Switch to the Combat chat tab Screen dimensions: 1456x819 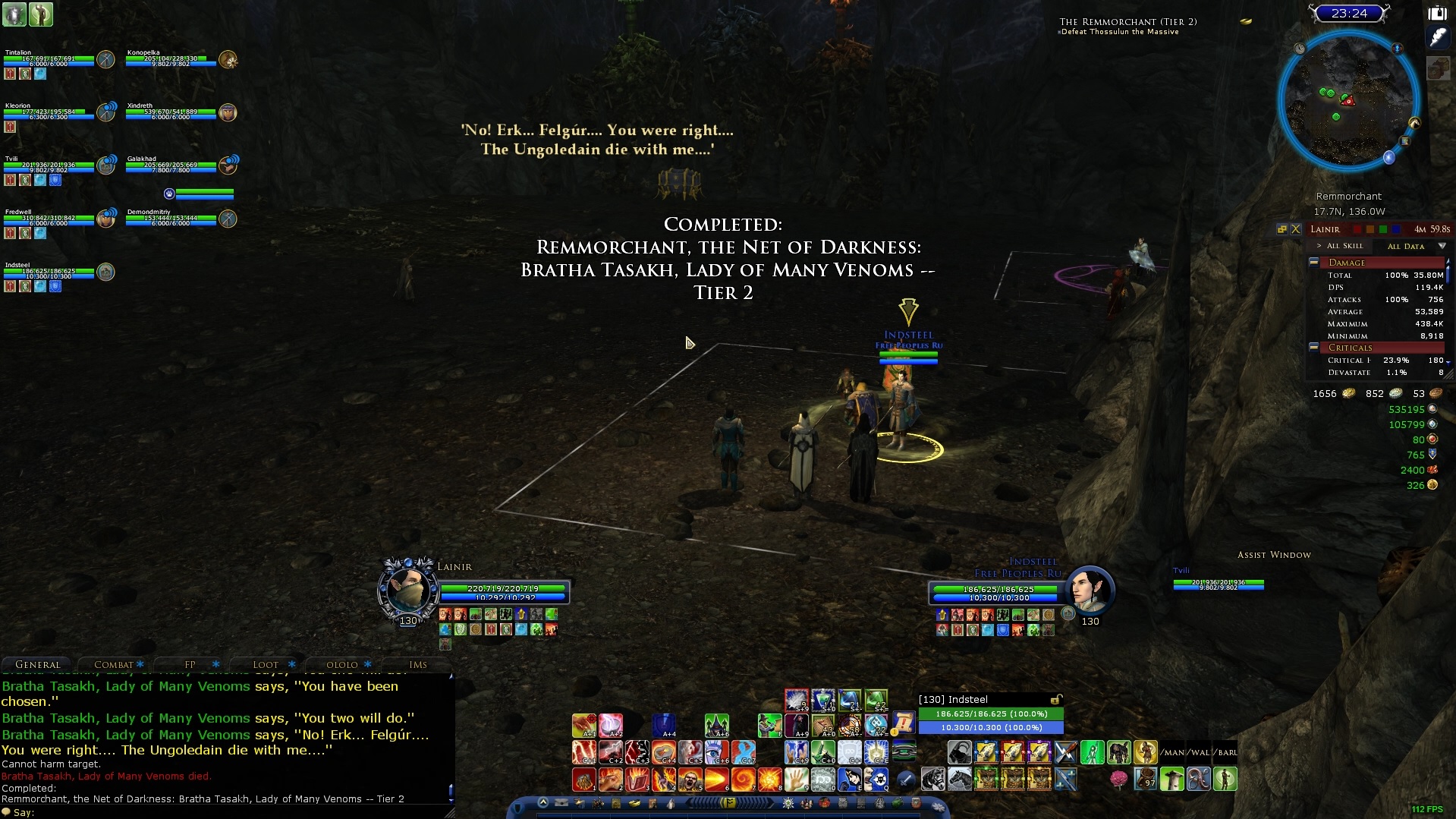click(x=114, y=664)
